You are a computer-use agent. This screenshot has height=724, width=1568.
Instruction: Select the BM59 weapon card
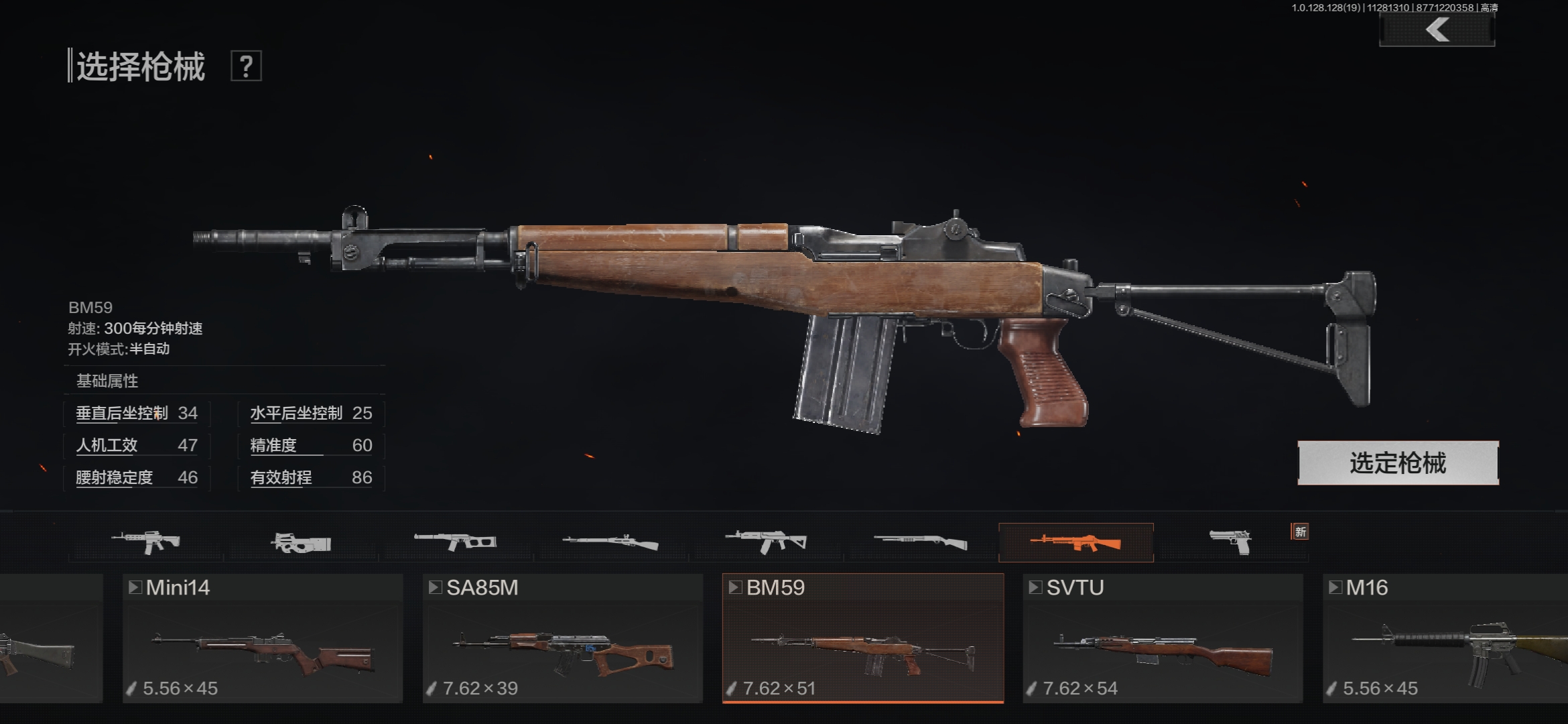862,638
